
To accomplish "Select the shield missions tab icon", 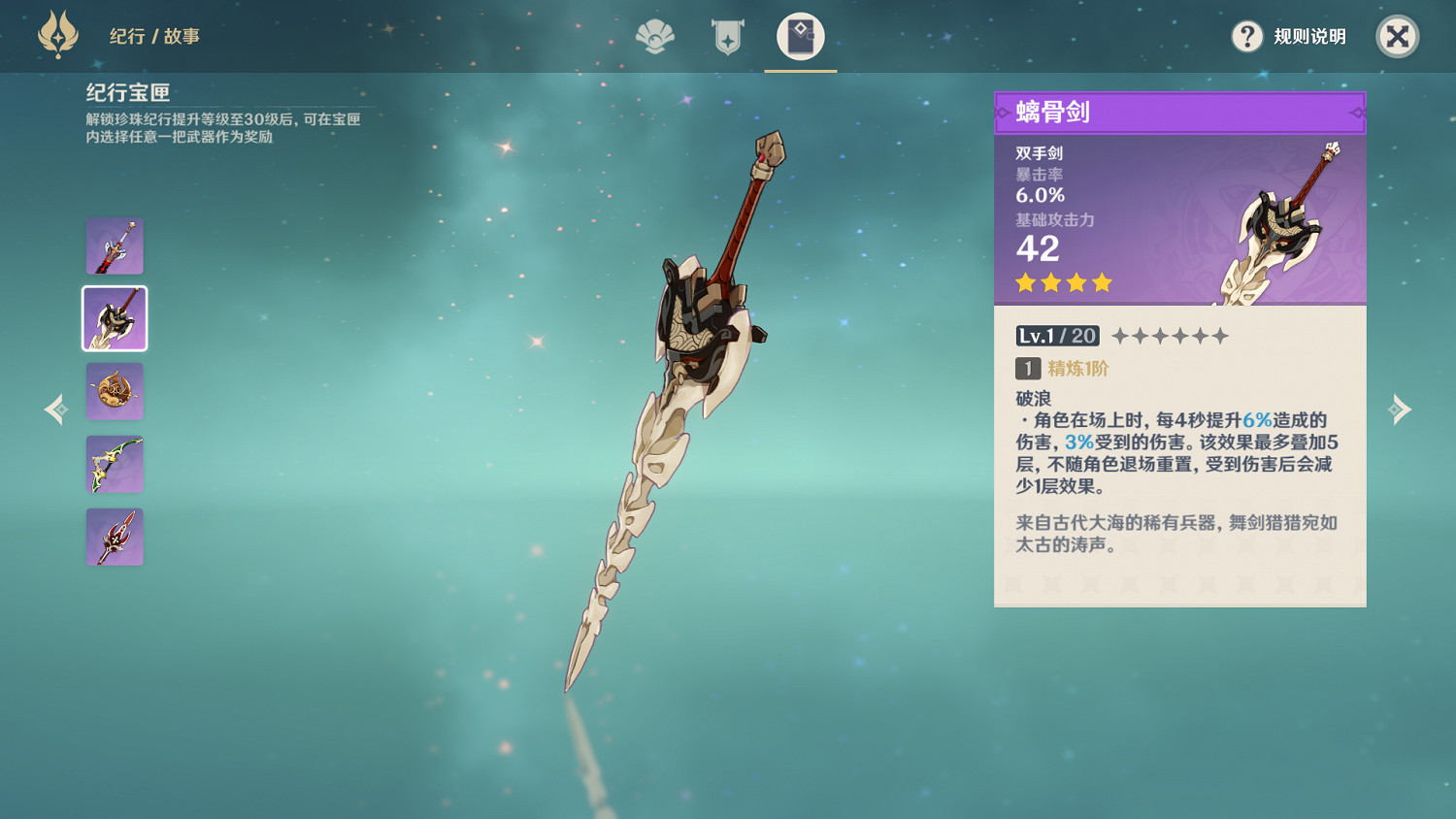I will (726, 37).
